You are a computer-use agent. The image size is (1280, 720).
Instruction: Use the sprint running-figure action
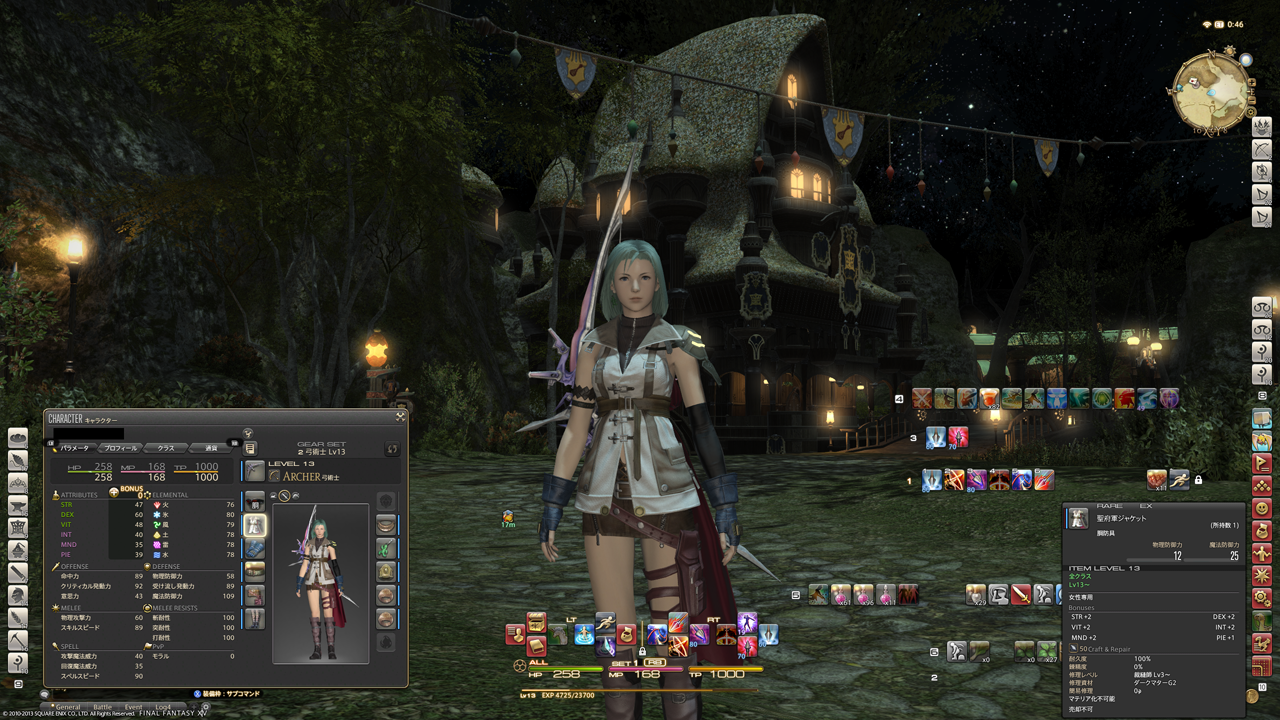[x=1180, y=479]
